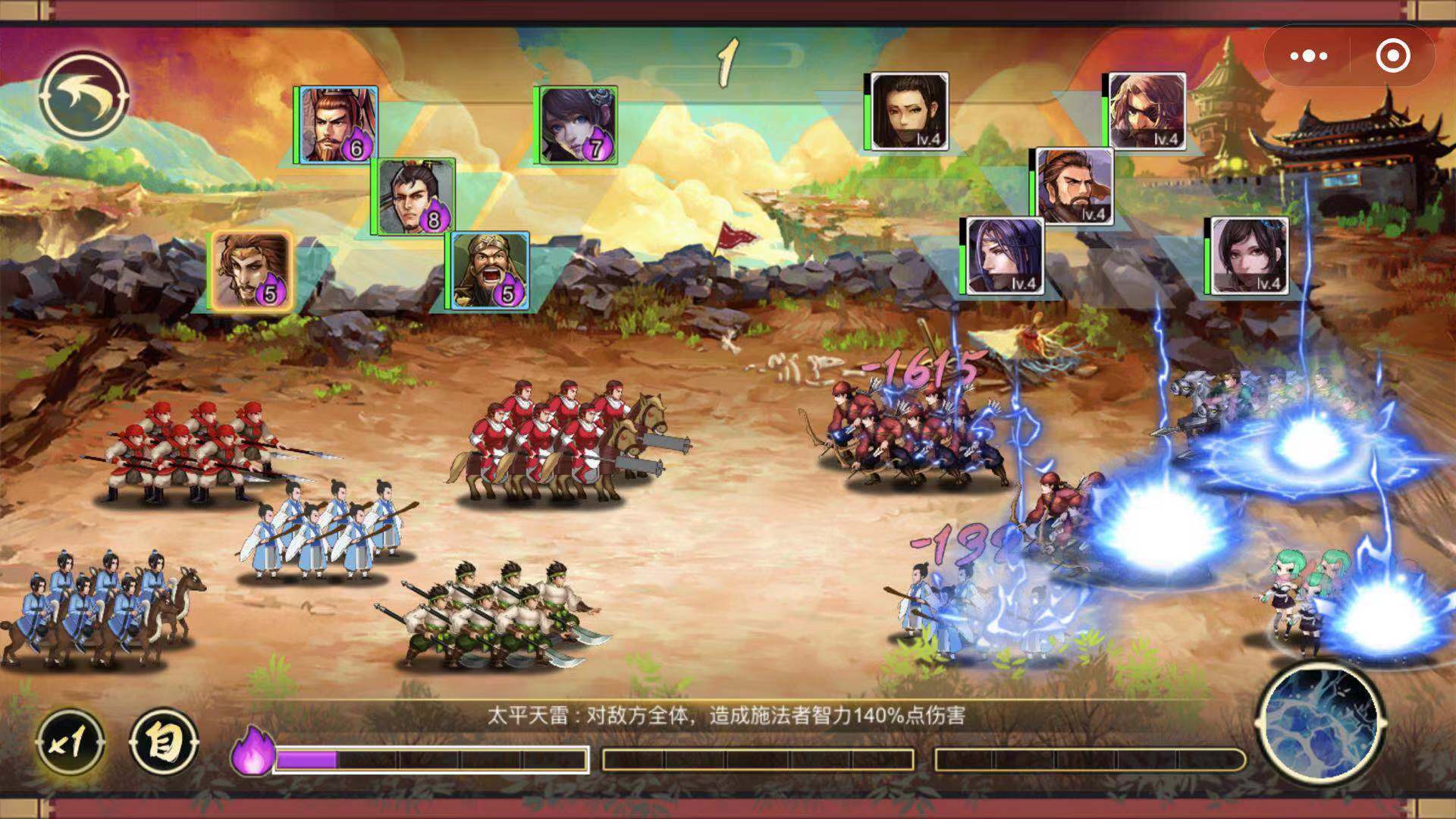This screenshot has width=1456, height=819.
Task: Select the purple-haired enemy portrait
Action: [x=1004, y=256]
